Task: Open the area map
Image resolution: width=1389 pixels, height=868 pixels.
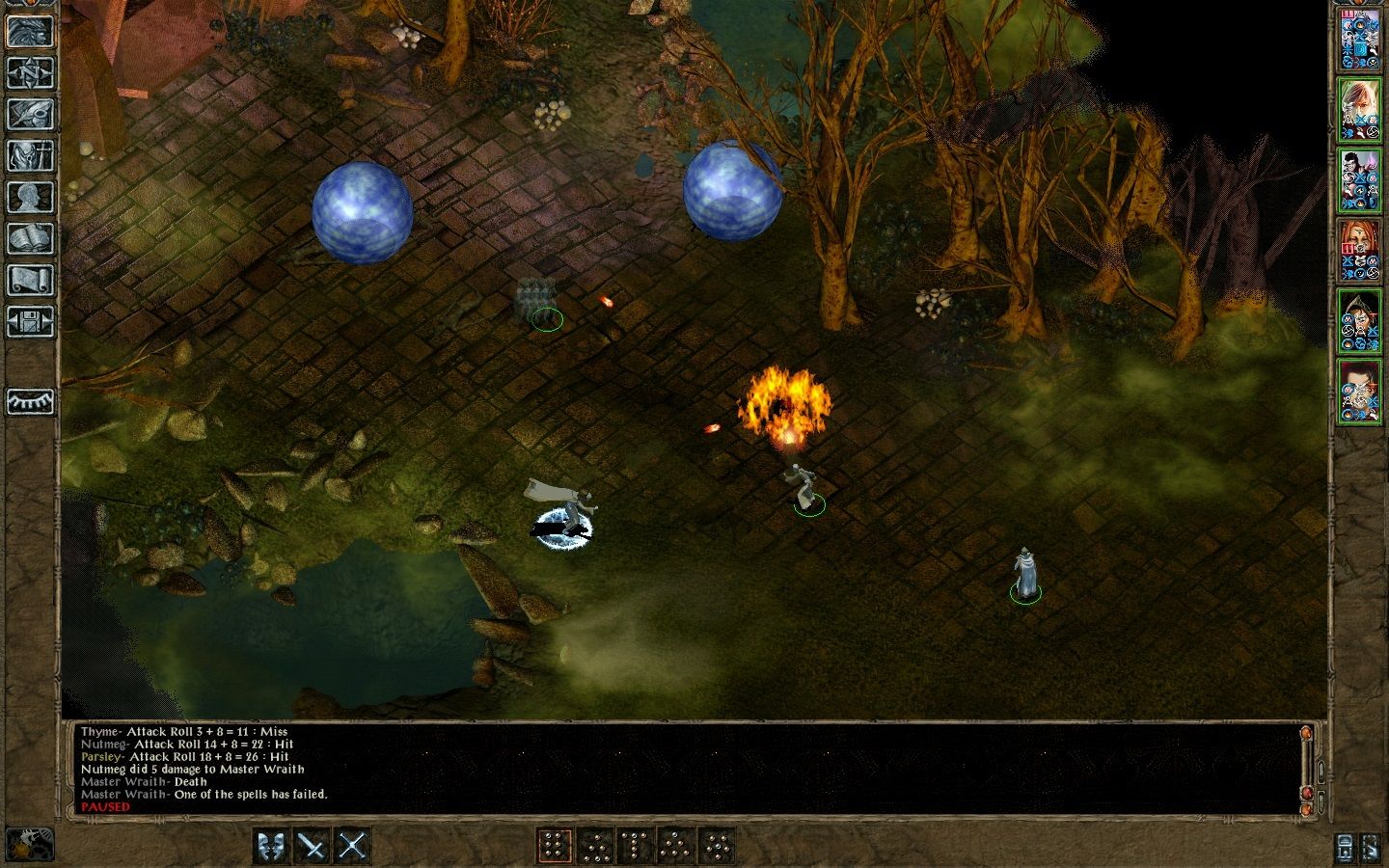Action: [31, 73]
